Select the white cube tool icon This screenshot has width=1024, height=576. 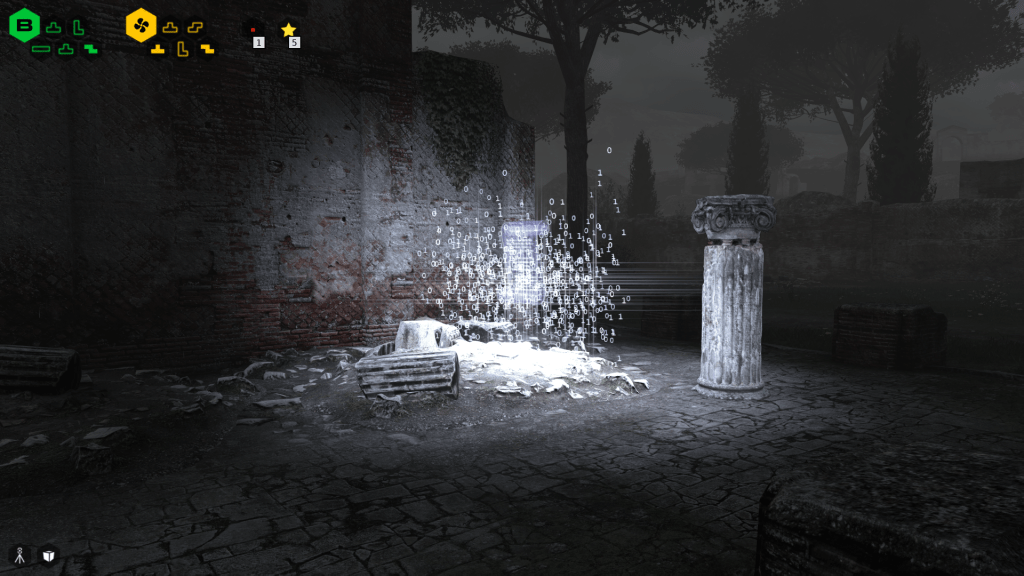pos(48,555)
